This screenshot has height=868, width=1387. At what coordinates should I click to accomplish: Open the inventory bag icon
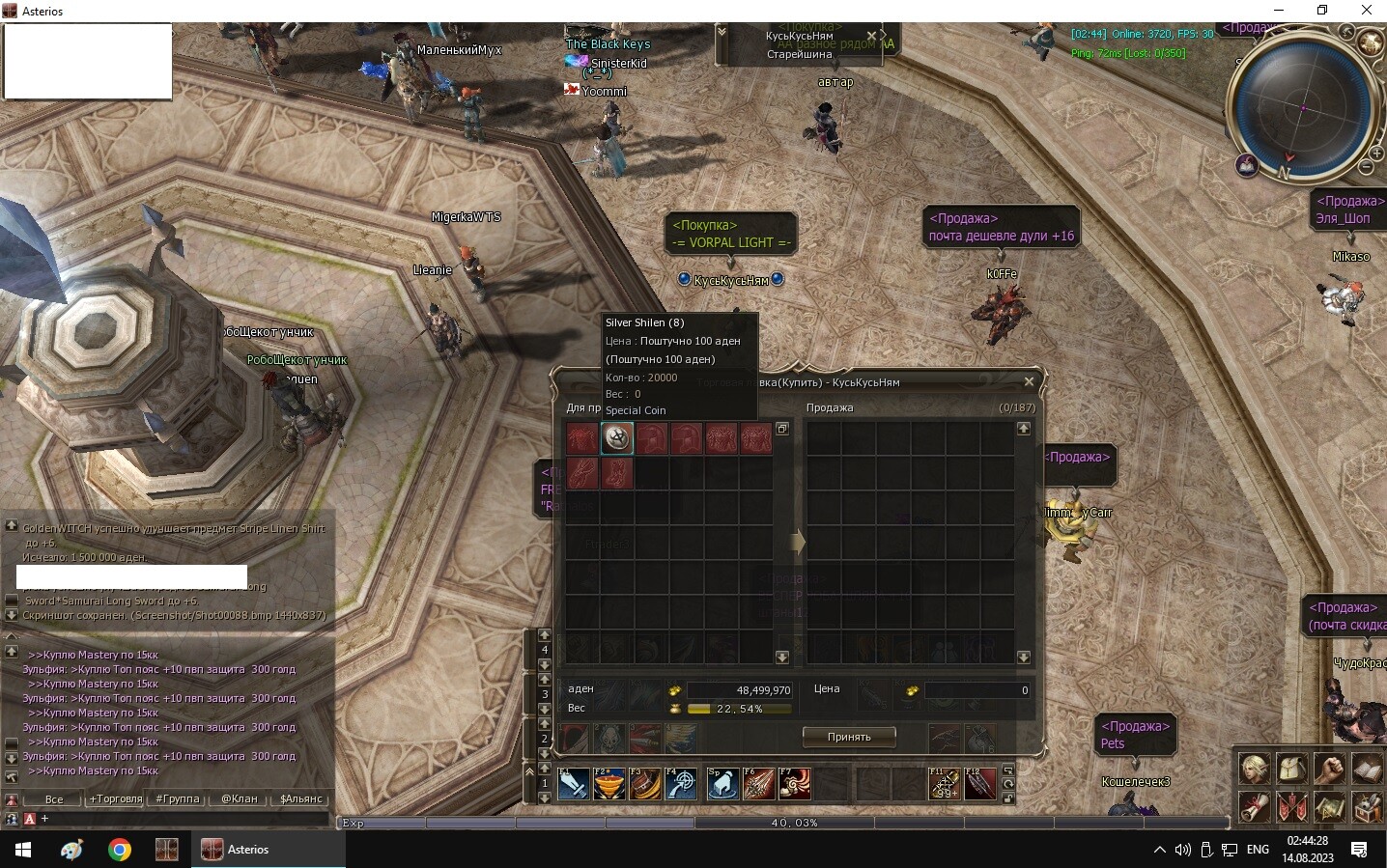[x=1291, y=769]
